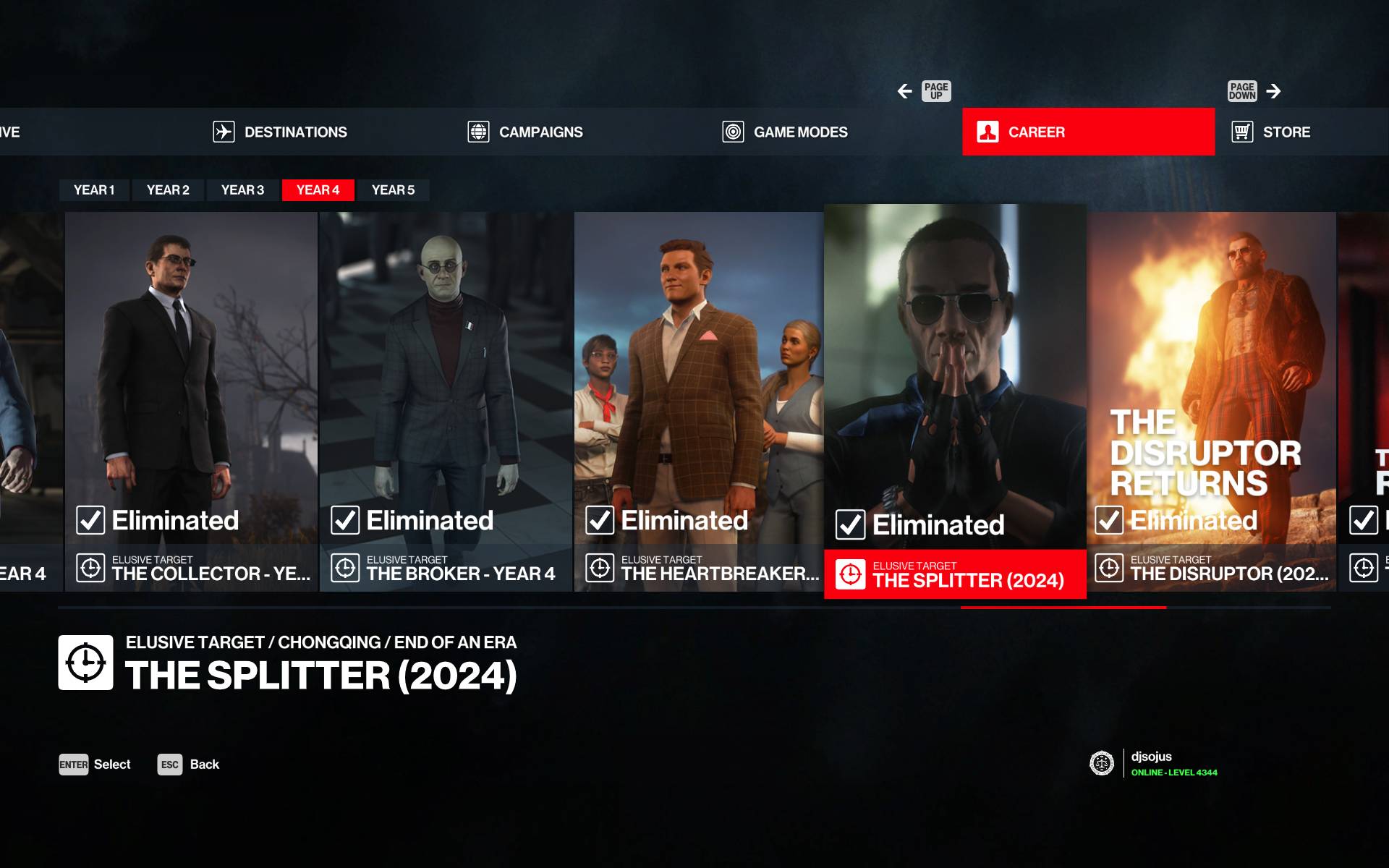This screenshot has width=1389, height=868.
Task: Click the Select button
Action: (x=95, y=765)
